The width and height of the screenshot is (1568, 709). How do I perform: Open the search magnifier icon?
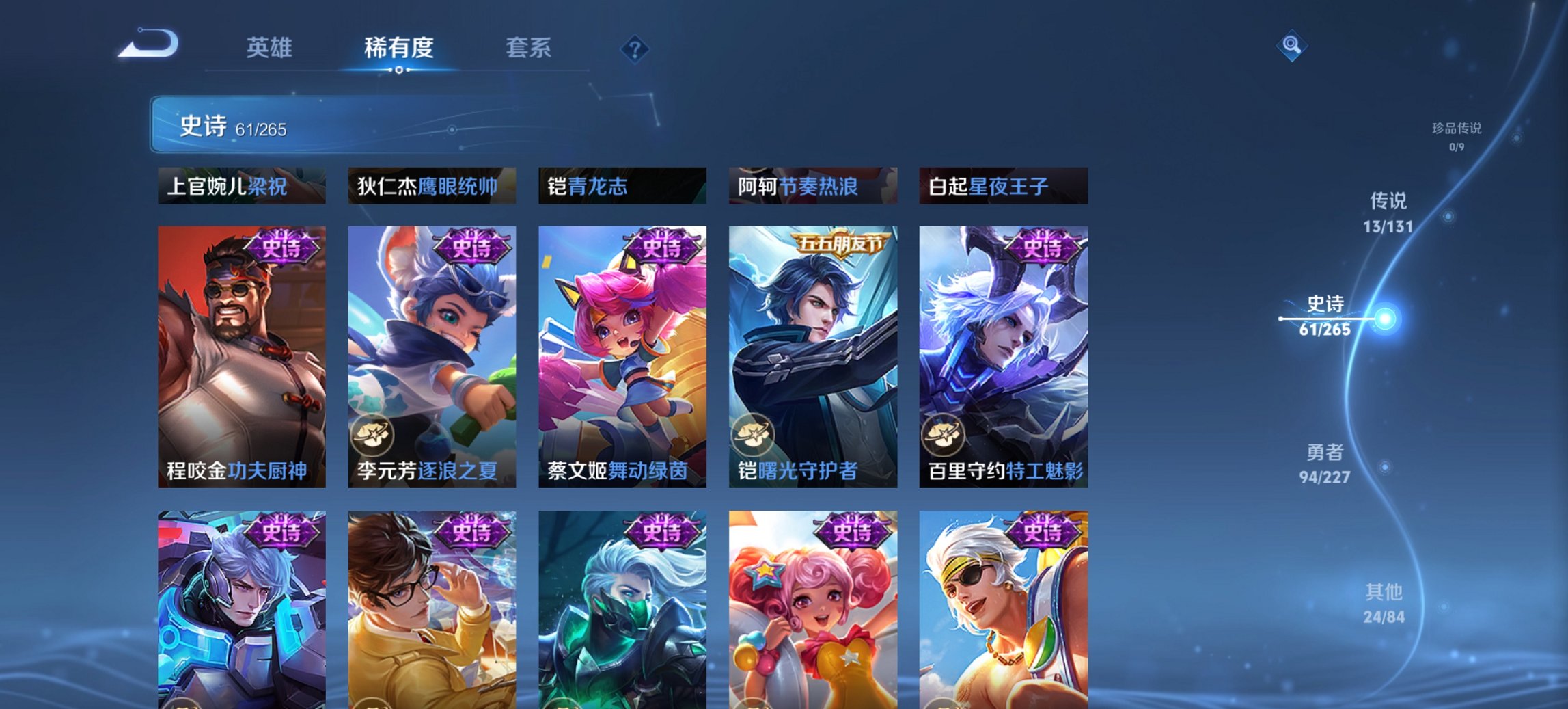click(x=1290, y=46)
